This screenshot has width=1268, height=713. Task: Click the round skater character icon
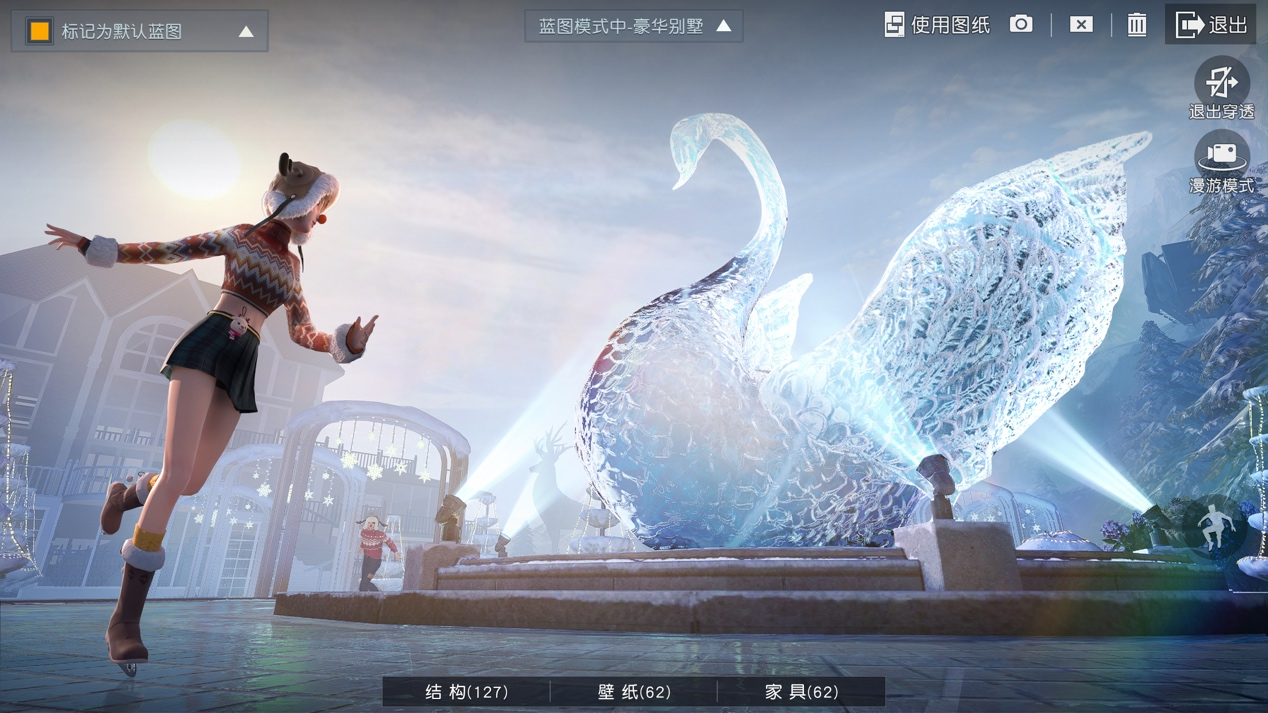point(1214,527)
